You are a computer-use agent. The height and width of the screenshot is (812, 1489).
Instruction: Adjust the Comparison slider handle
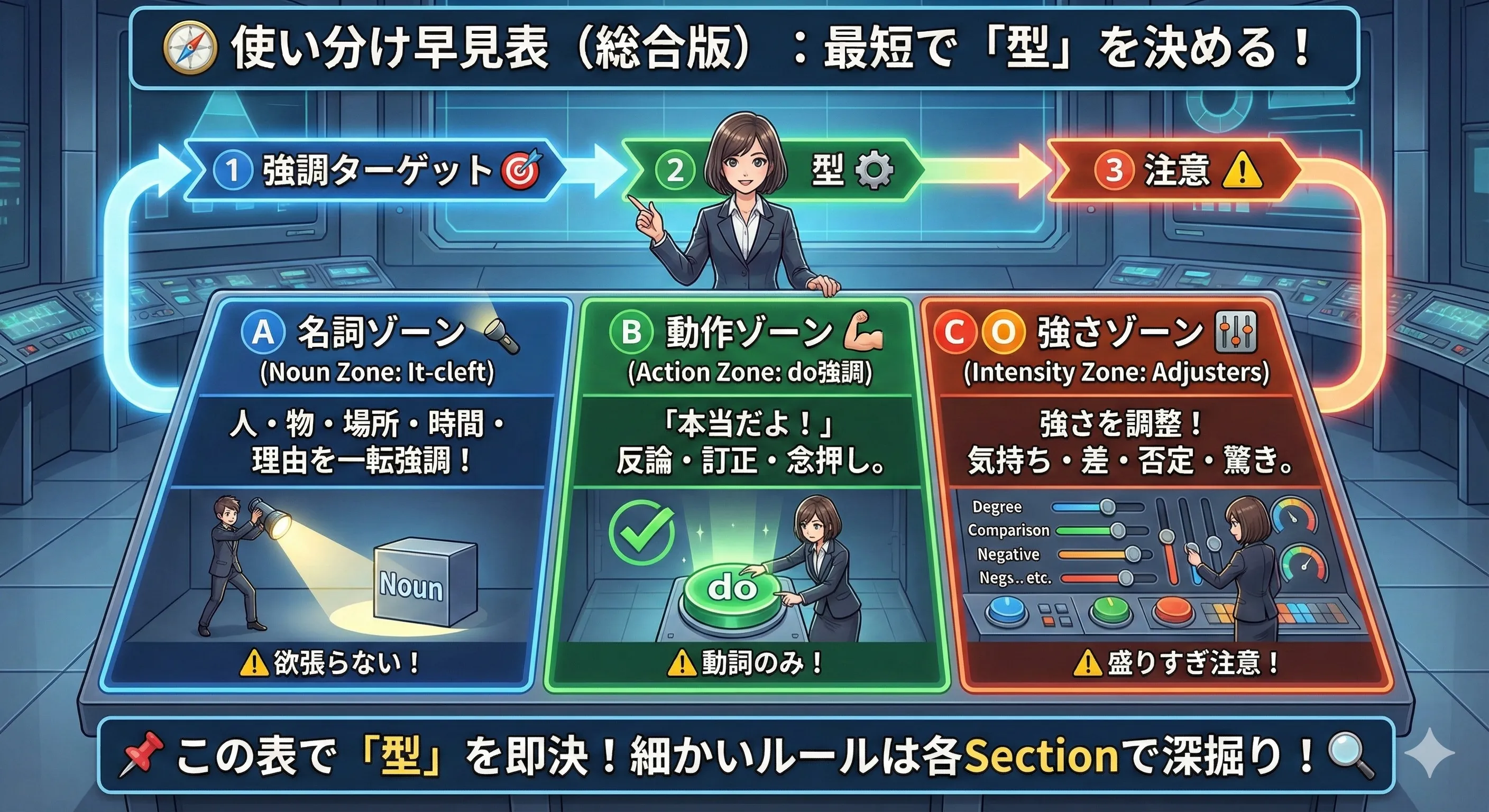1118,530
